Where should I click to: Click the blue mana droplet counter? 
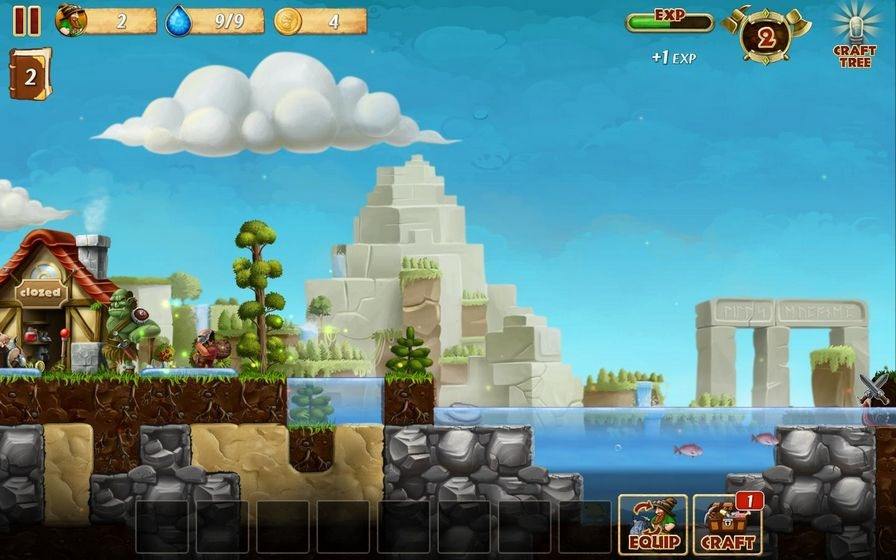[214, 21]
